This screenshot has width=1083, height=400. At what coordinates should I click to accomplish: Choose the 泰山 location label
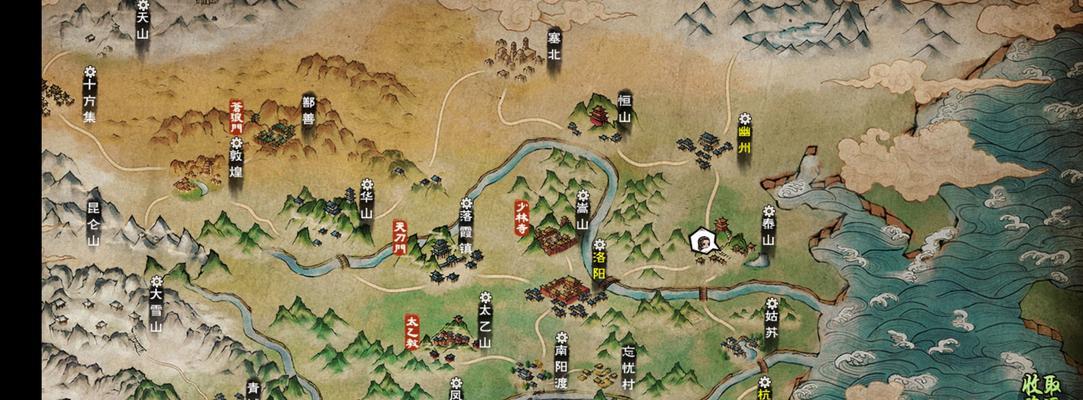coord(768,227)
